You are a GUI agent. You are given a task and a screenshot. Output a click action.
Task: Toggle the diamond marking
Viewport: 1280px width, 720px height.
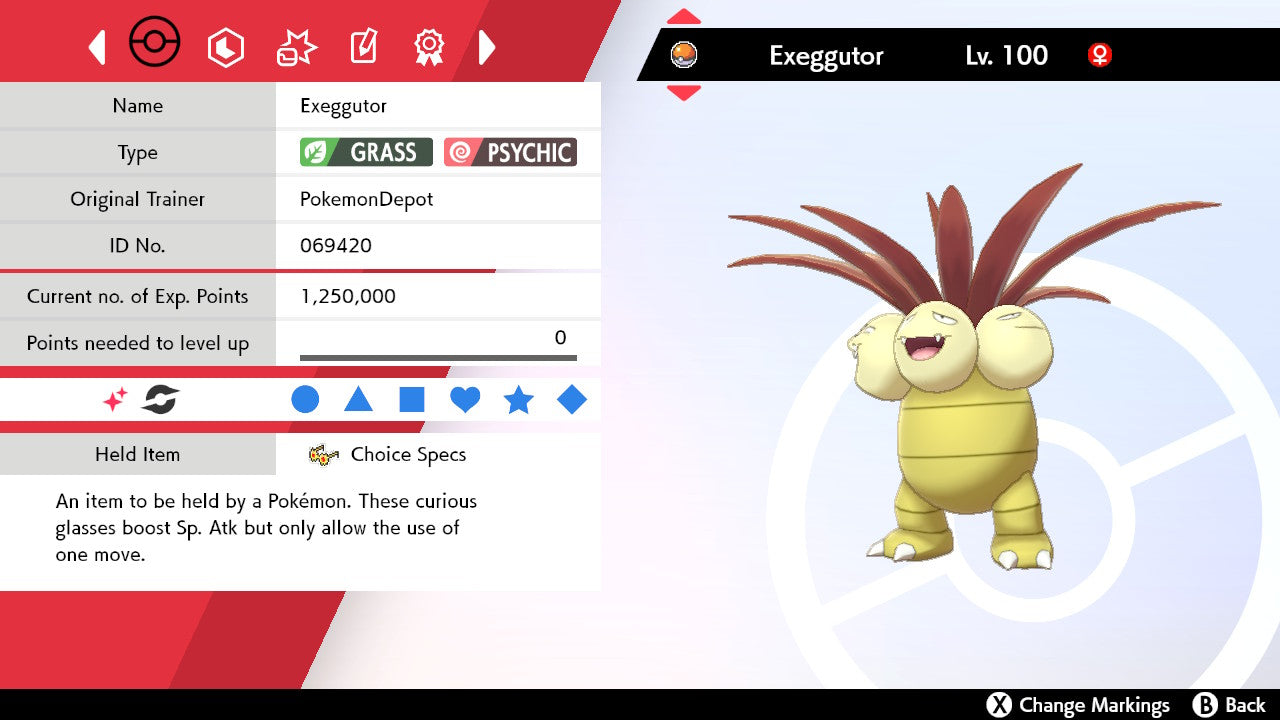572,400
